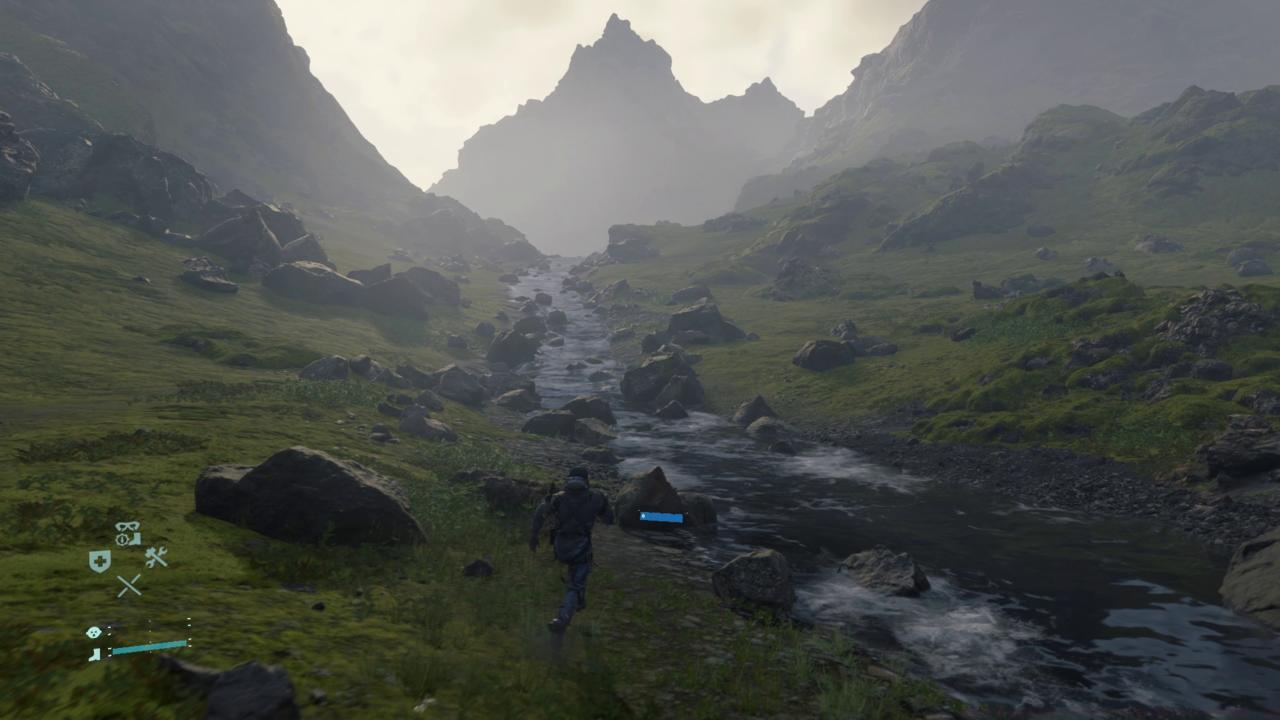This screenshot has width=1280, height=720.
Task: Click the crossed sticks X icon
Action: click(131, 583)
